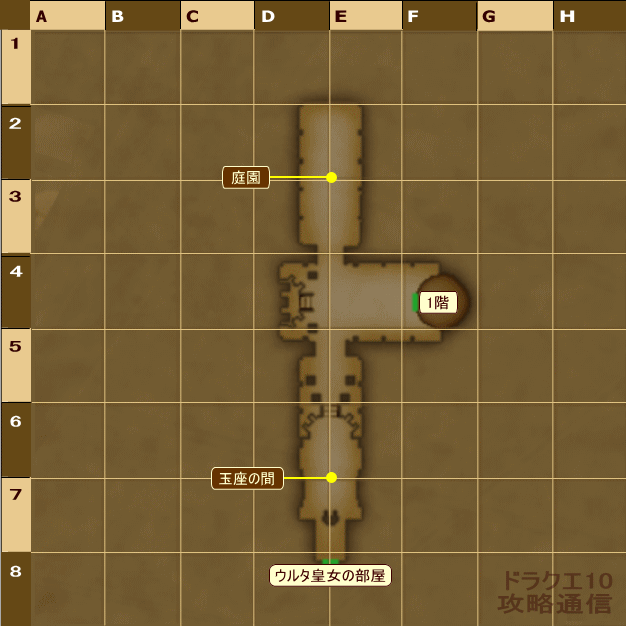Open the ウルタ皇女の部屋 exit label
The width and height of the screenshot is (626, 626).
pyautogui.click(x=329, y=576)
